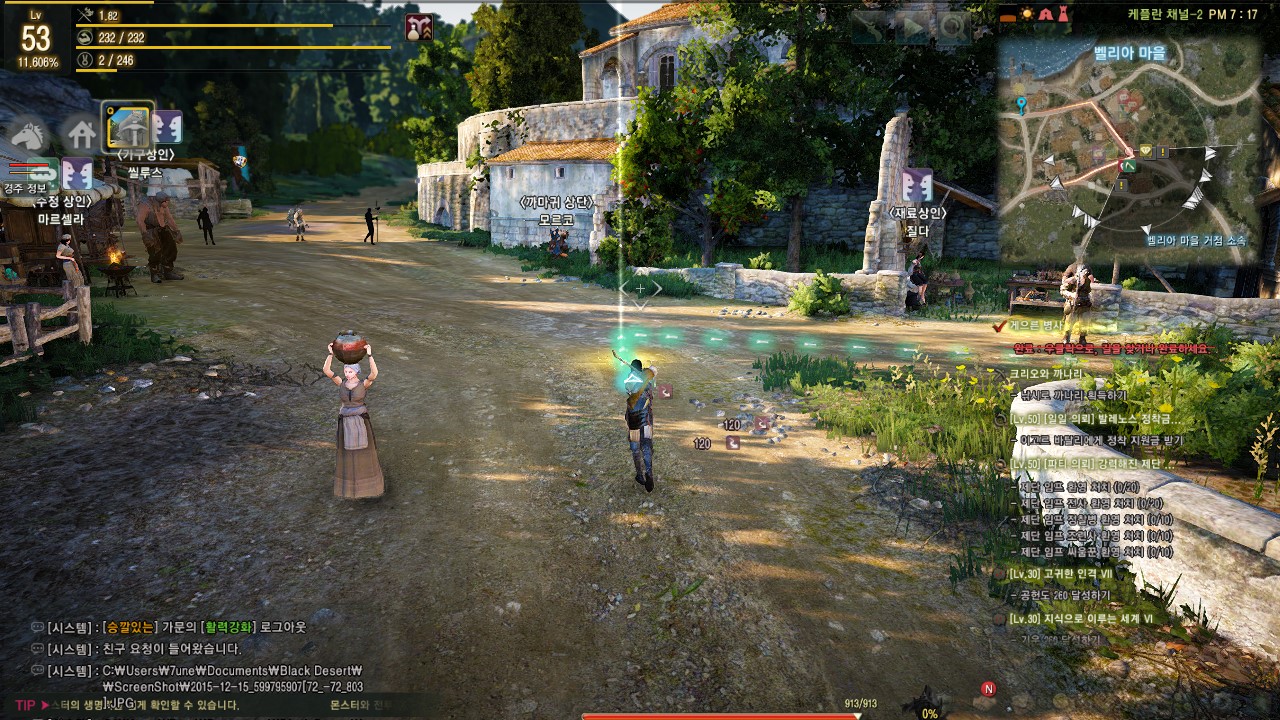Select the furniture merchant Q navigation icon
Viewport: 1280px width, 720px height.
[x=129, y=125]
